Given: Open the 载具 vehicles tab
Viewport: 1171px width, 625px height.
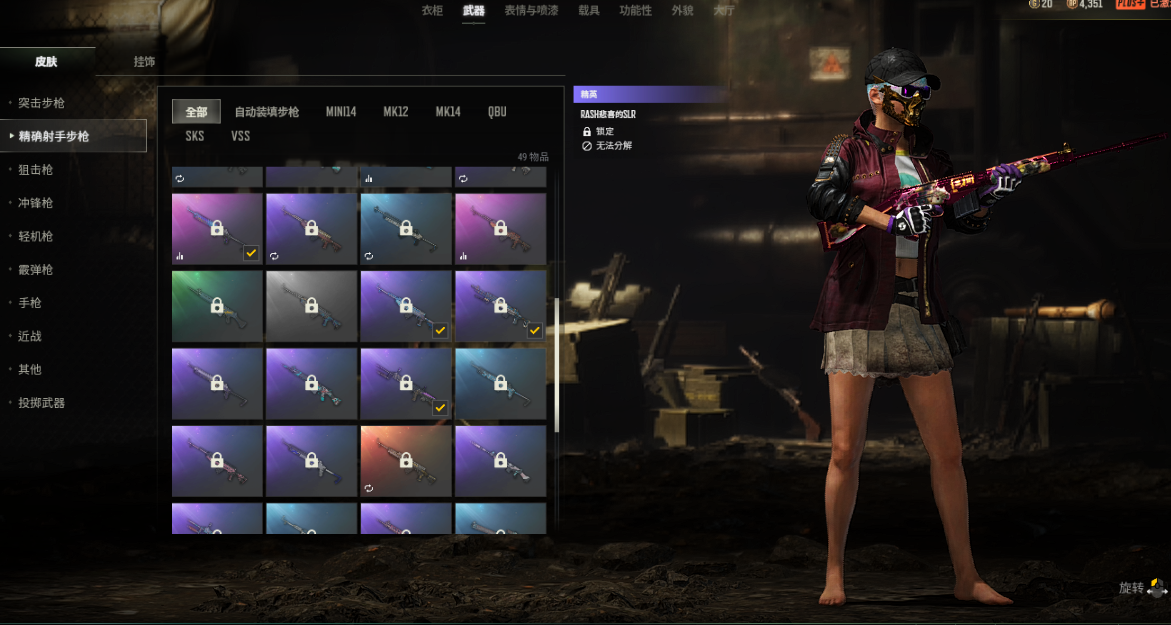Looking at the screenshot, I should (589, 10).
